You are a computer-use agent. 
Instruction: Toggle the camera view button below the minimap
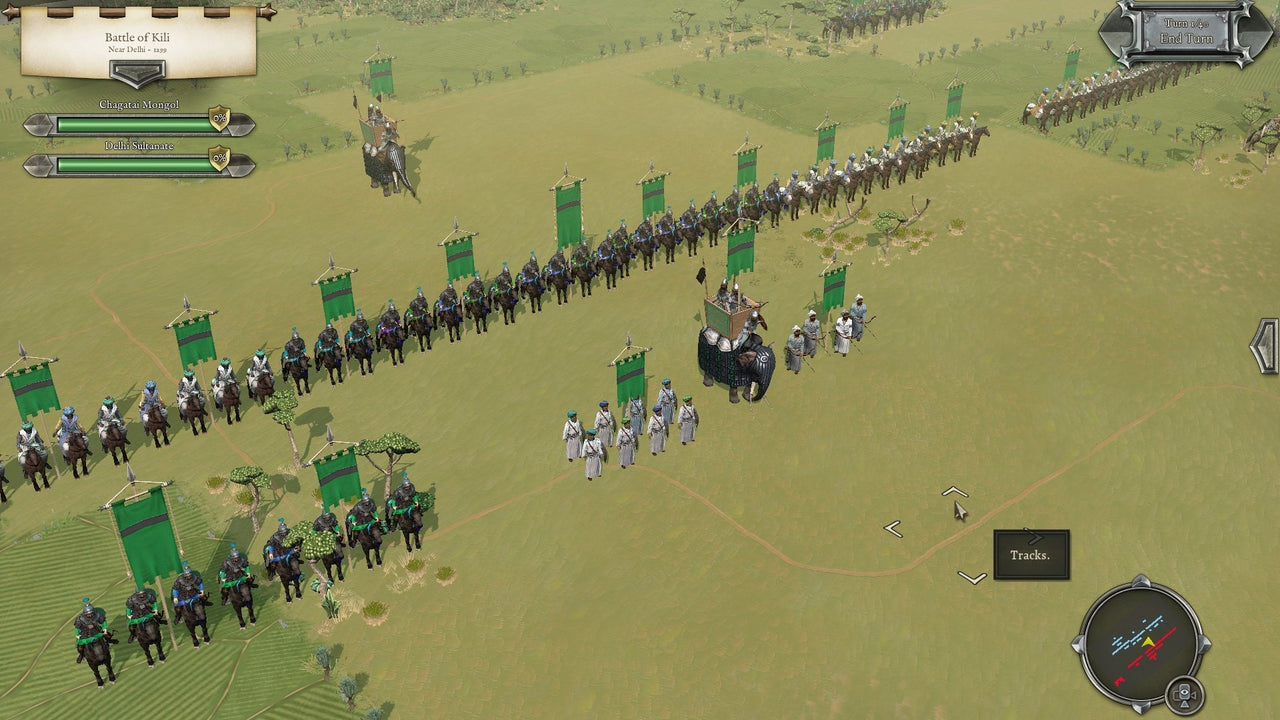(1184, 696)
